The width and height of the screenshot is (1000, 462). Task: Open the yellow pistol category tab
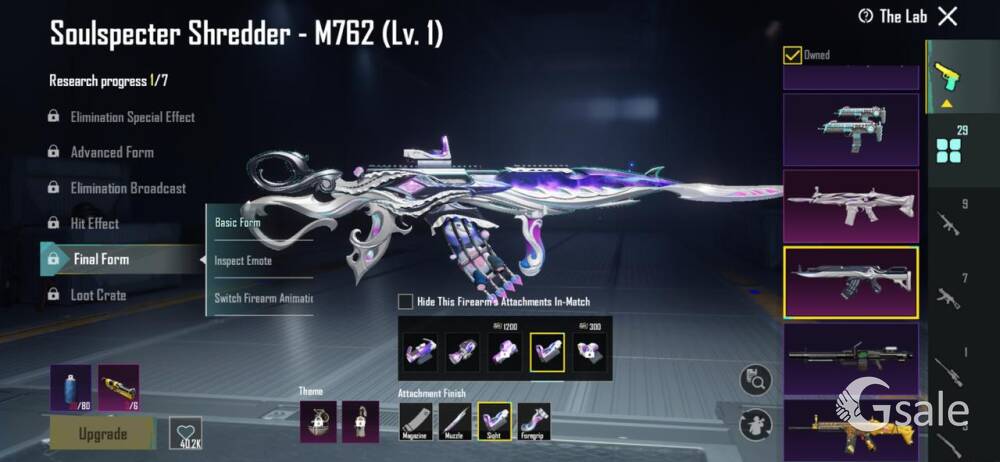[942, 76]
